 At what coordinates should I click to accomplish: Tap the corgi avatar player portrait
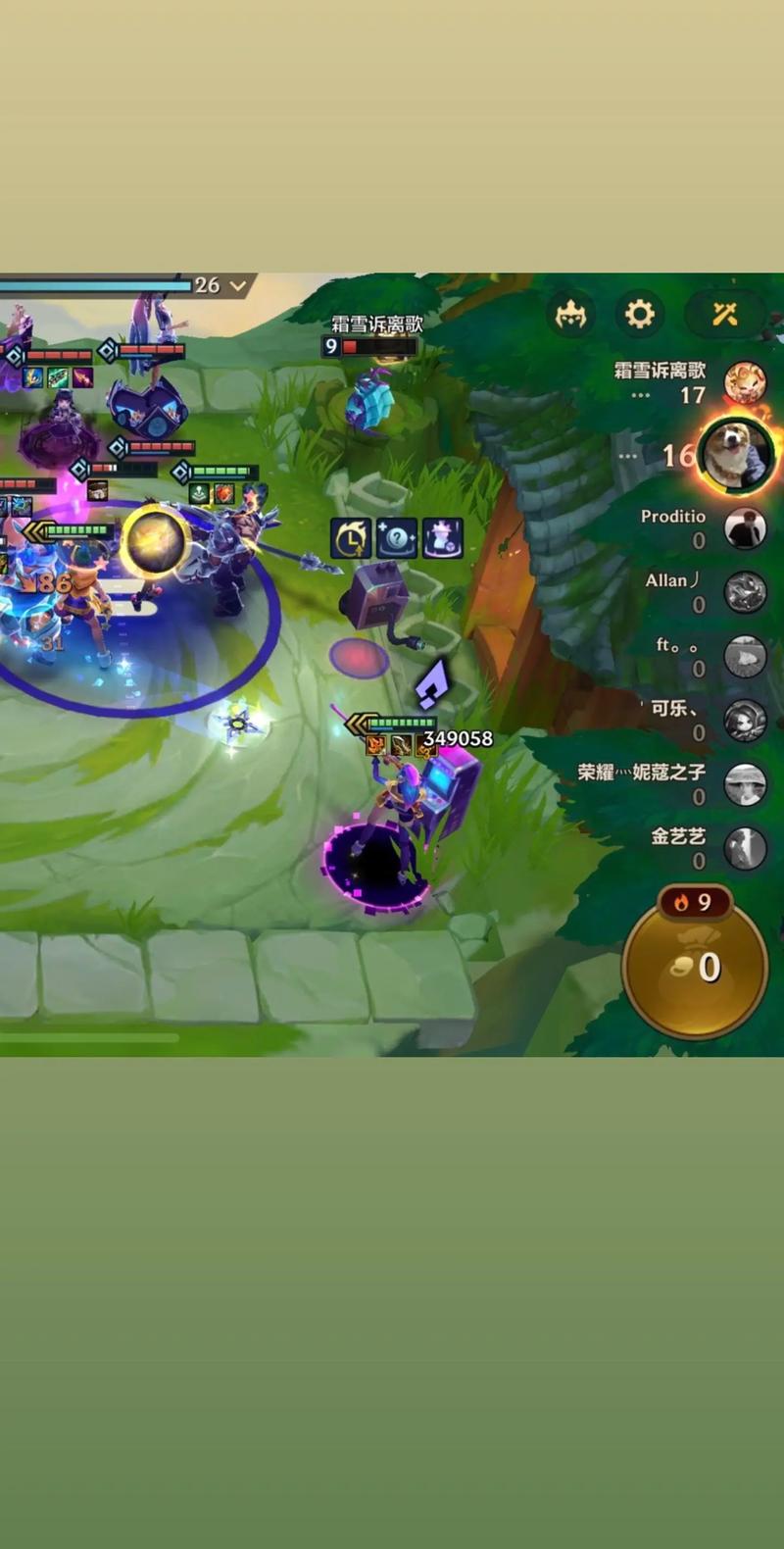(x=736, y=454)
